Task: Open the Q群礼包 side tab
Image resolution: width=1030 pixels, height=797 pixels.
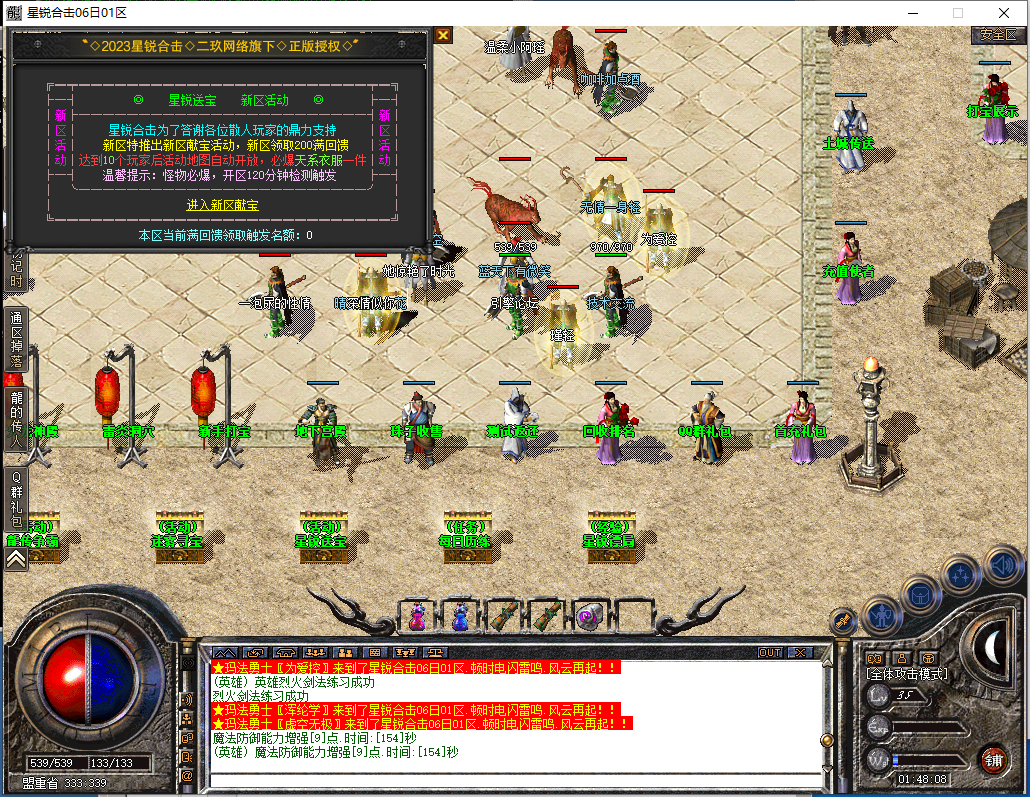Action: (16, 507)
